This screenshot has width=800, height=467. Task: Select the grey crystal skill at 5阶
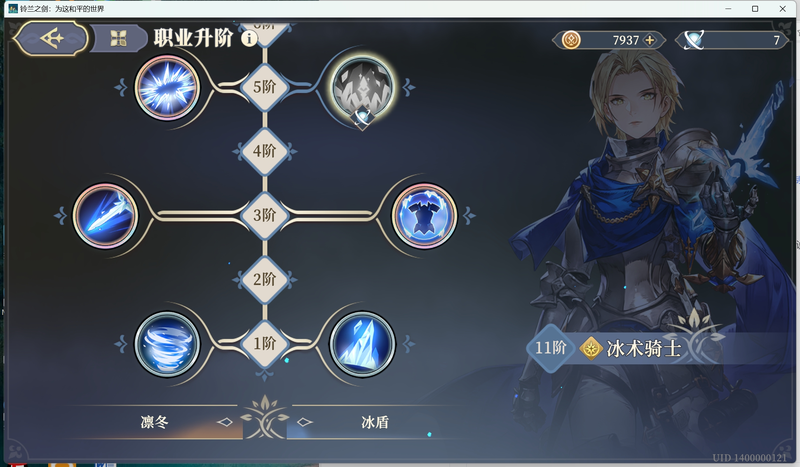(x=361, y=87)
